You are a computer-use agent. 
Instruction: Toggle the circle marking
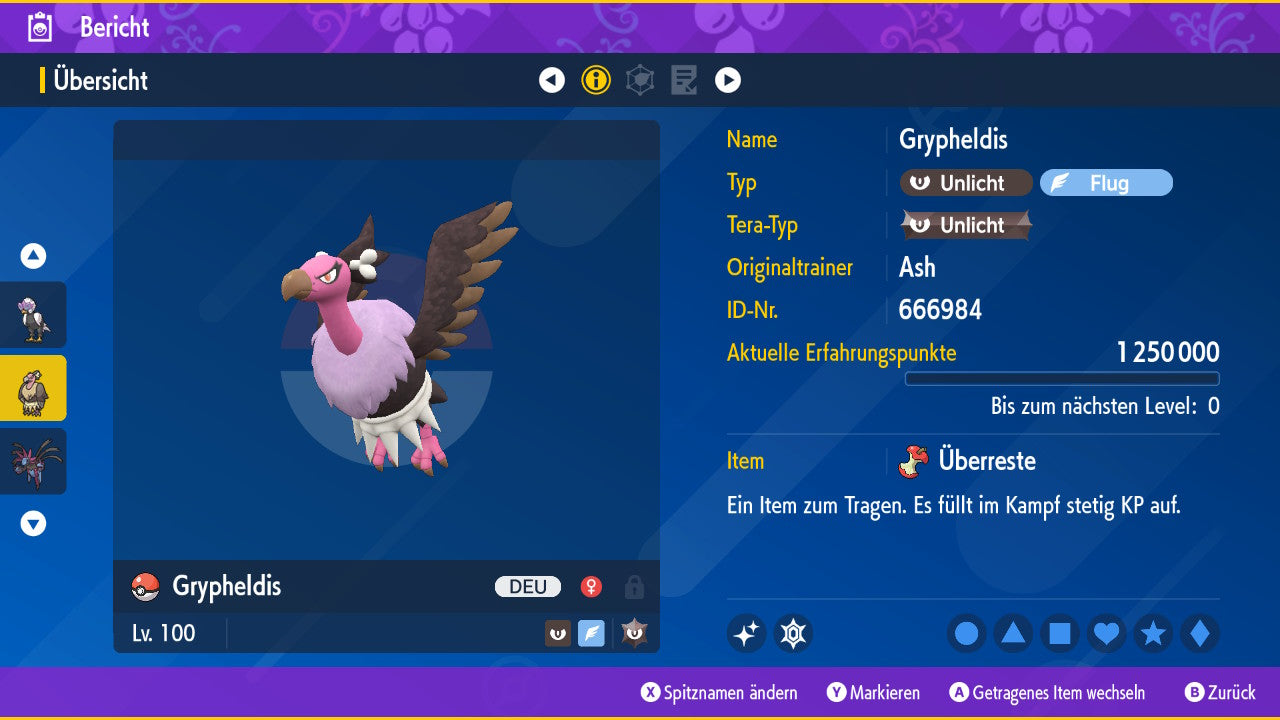coord(966,634)
